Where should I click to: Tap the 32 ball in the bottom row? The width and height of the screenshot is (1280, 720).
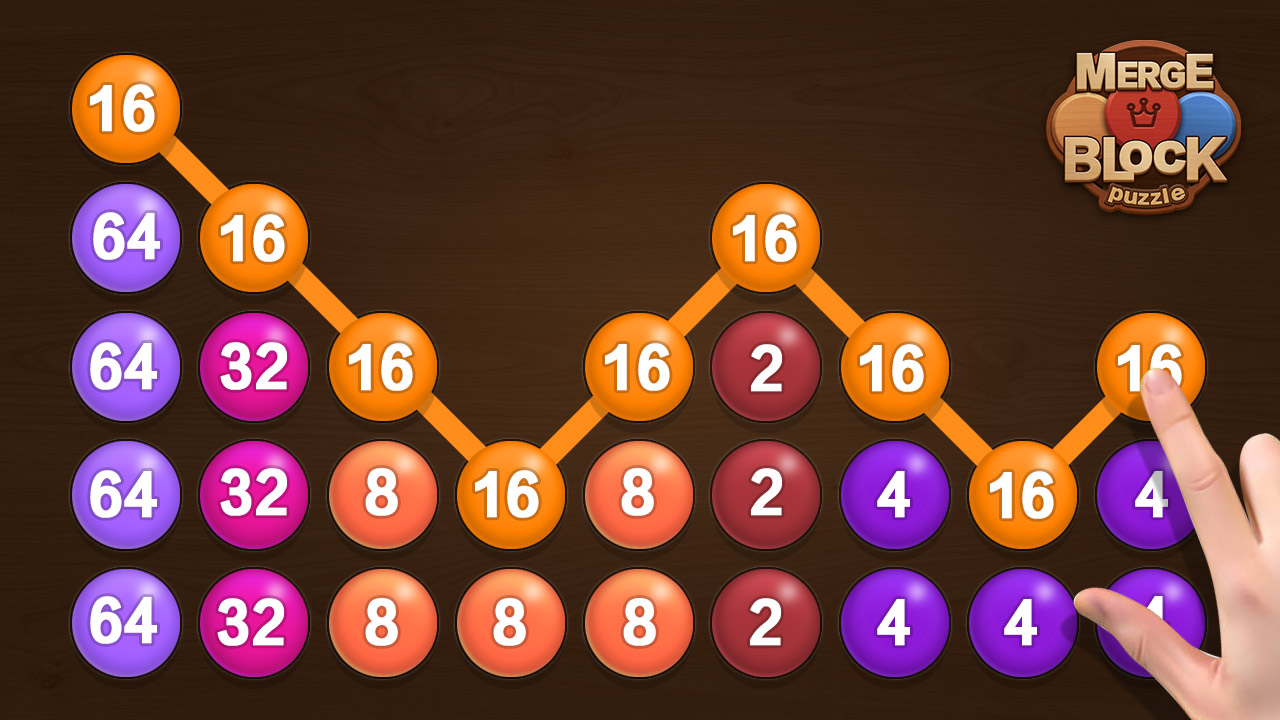click(252, 622)
